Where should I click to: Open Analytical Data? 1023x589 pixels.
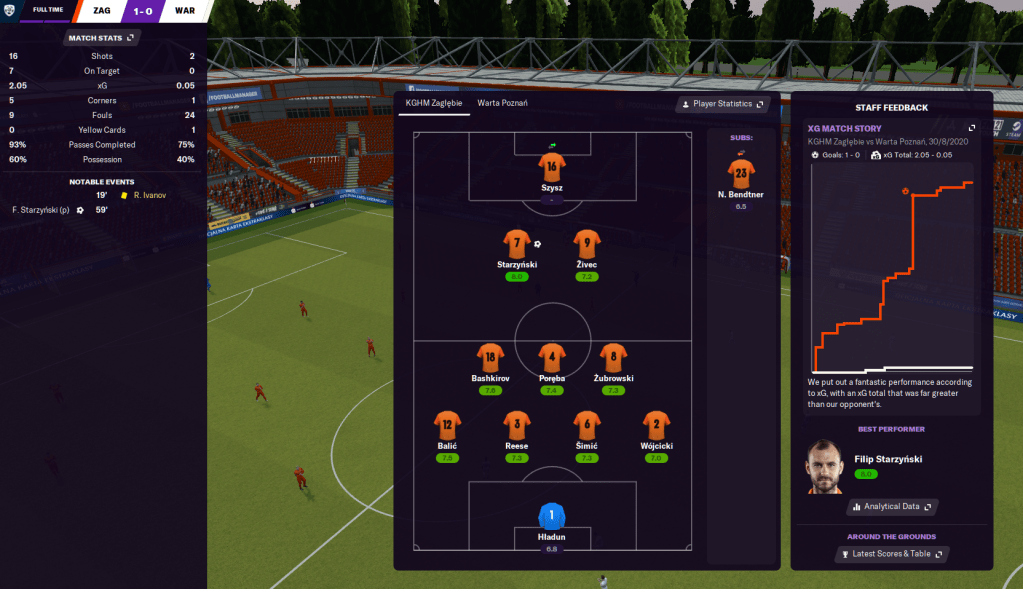[x=892, y=507]
